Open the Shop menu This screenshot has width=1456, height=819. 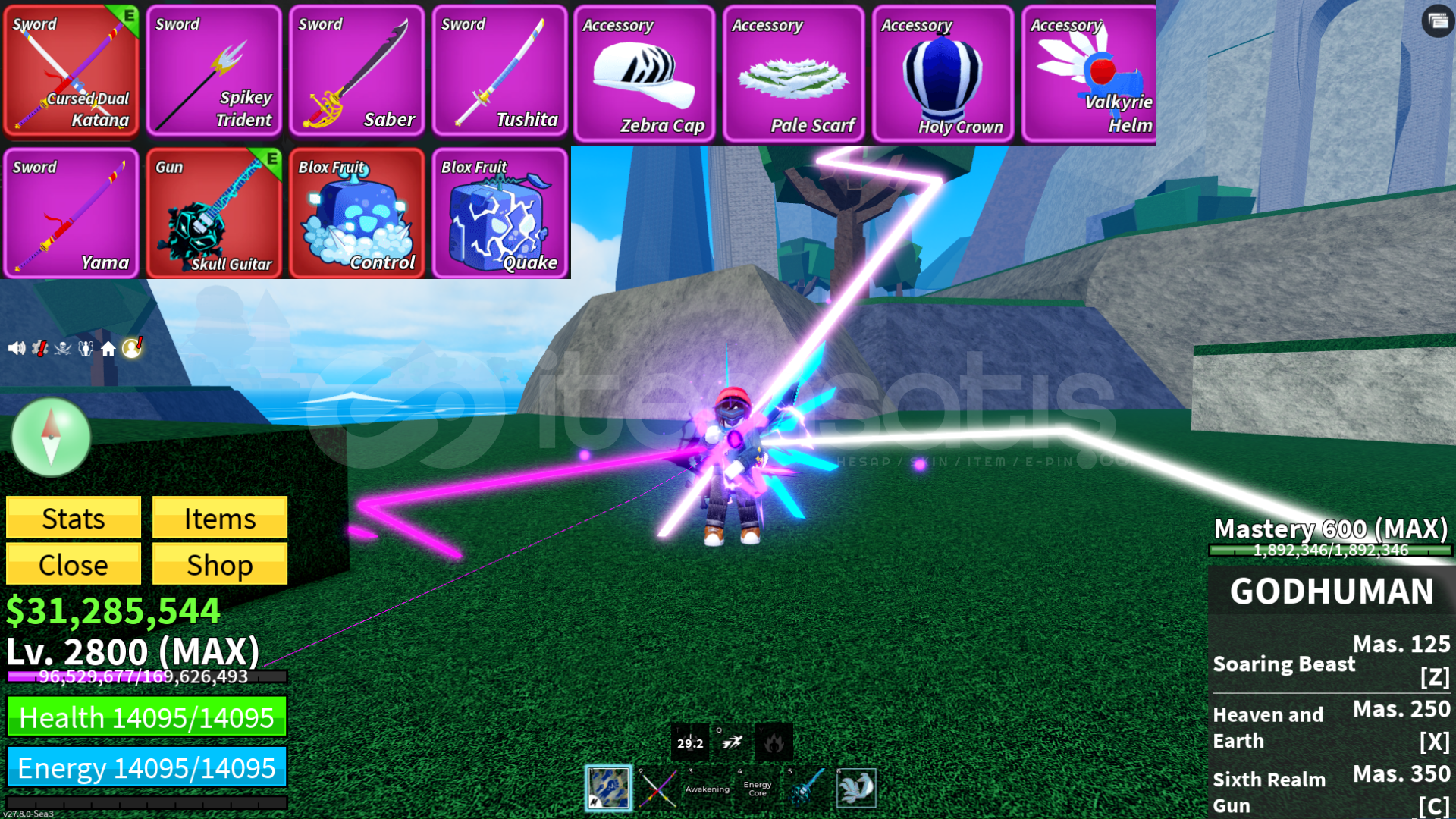click(x=219, y=564)
